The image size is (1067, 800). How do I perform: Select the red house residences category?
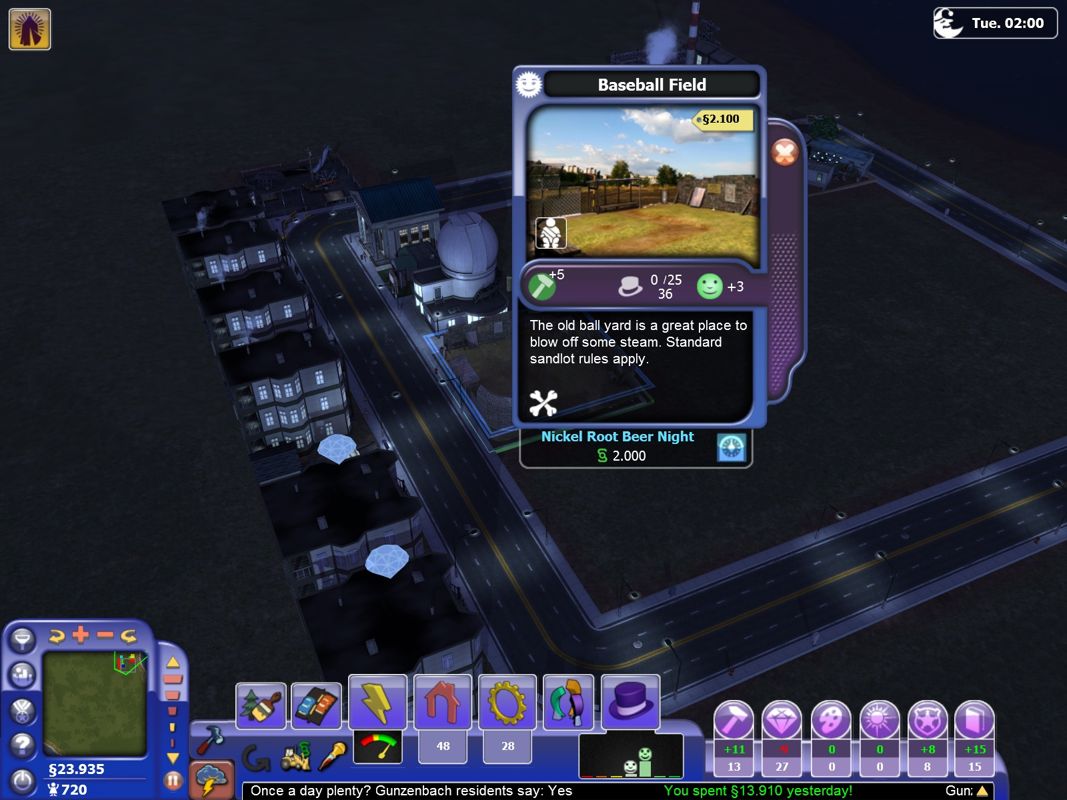(x=442, y=703)
